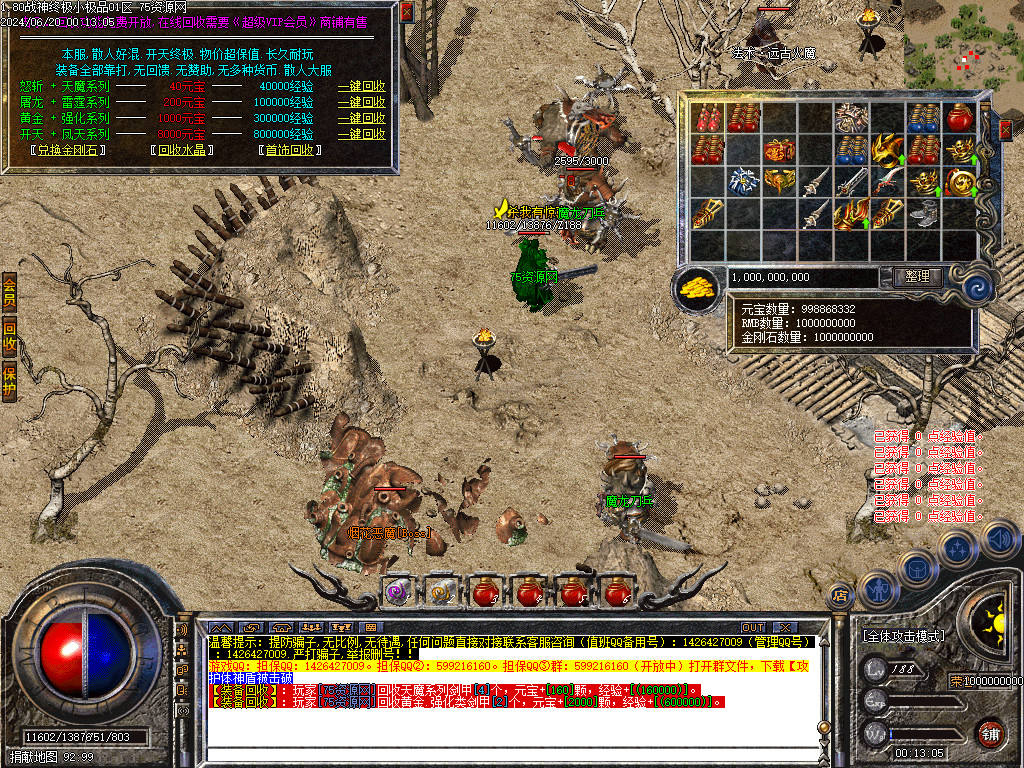Click 一键回收 for the 凤天系列 row

click(x=361, y=134)
